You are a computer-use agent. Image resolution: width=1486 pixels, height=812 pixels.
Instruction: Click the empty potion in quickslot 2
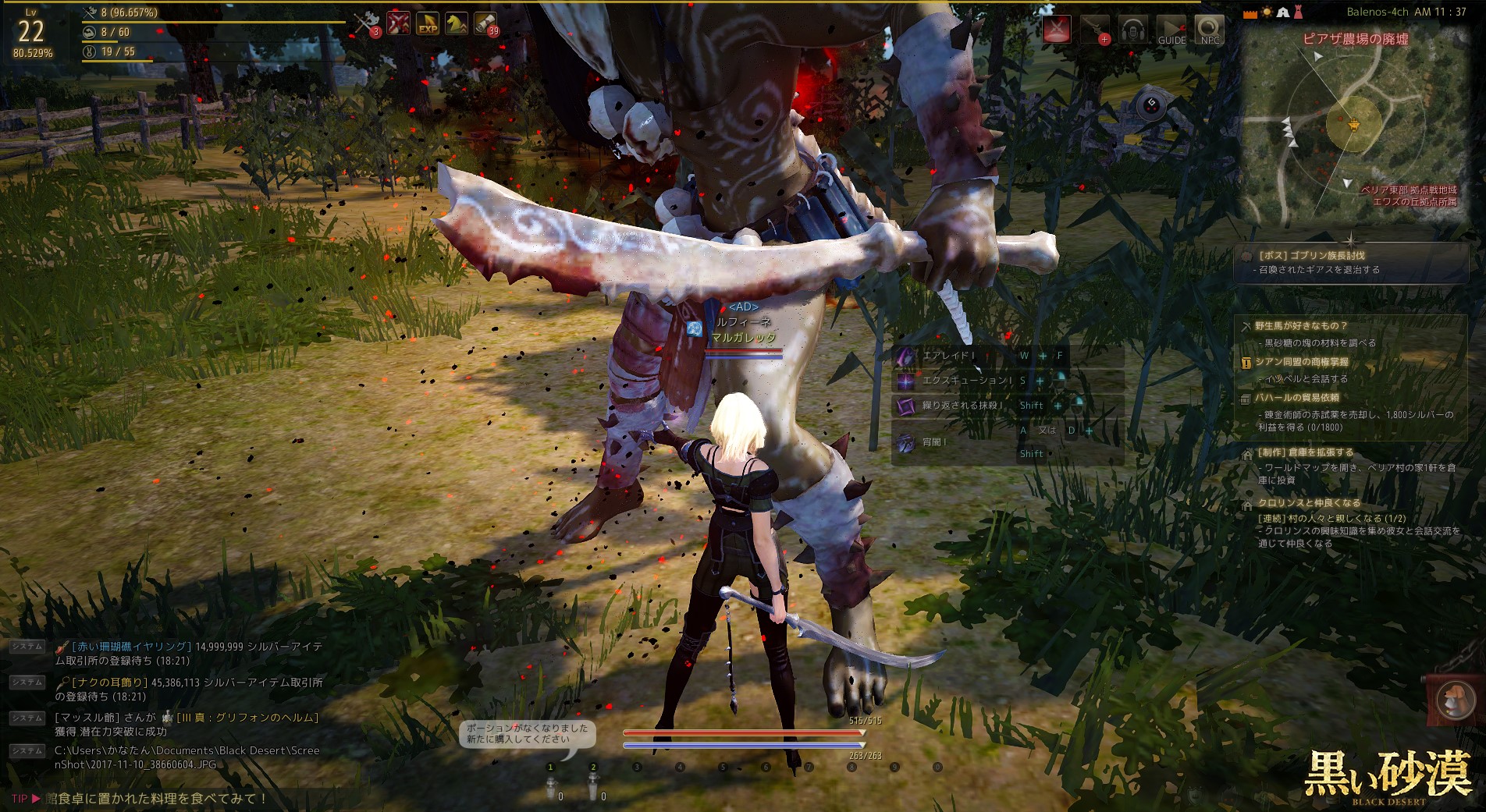(x=593, y=789)
